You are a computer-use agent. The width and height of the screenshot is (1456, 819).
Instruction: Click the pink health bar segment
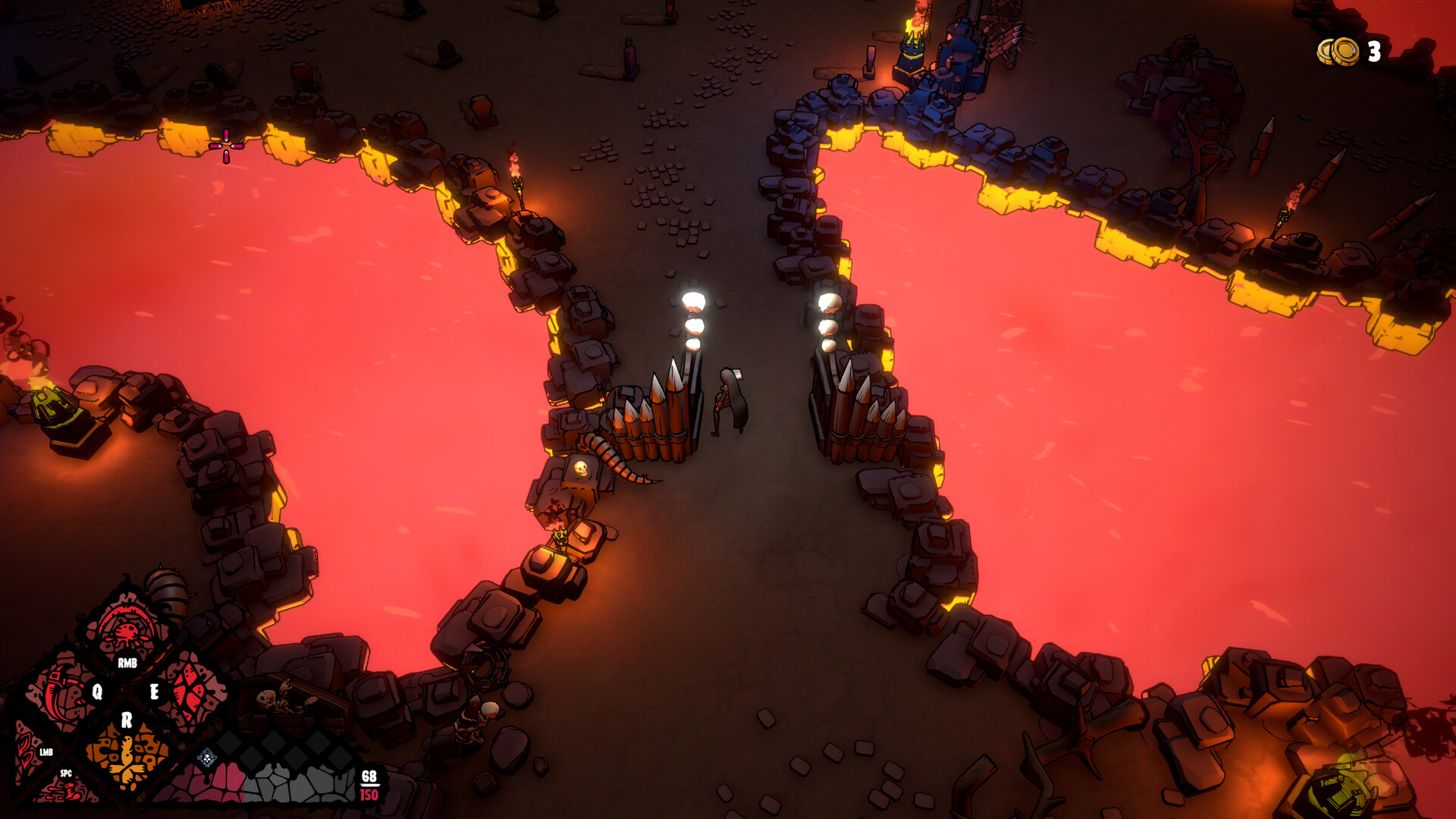[220, 781]
